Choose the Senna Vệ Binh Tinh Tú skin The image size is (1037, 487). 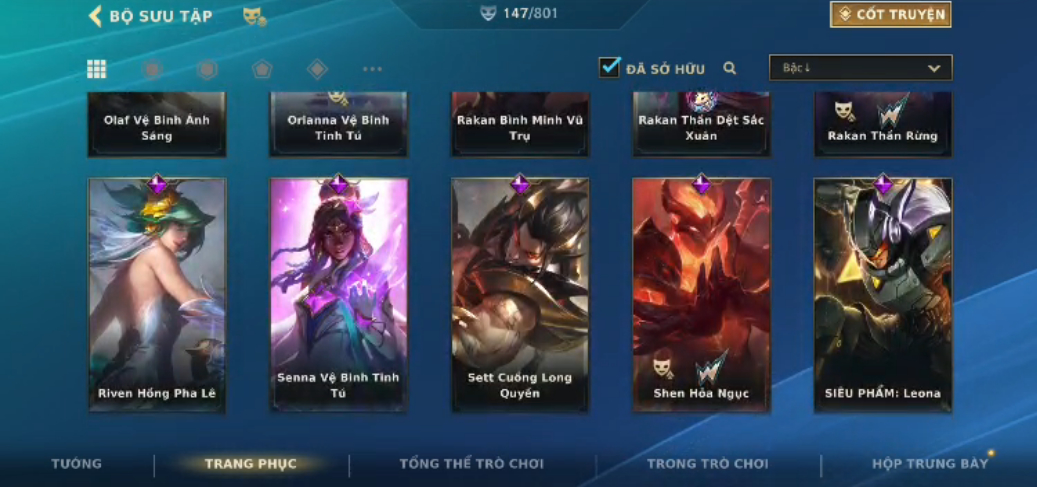[x=339, y=295]
